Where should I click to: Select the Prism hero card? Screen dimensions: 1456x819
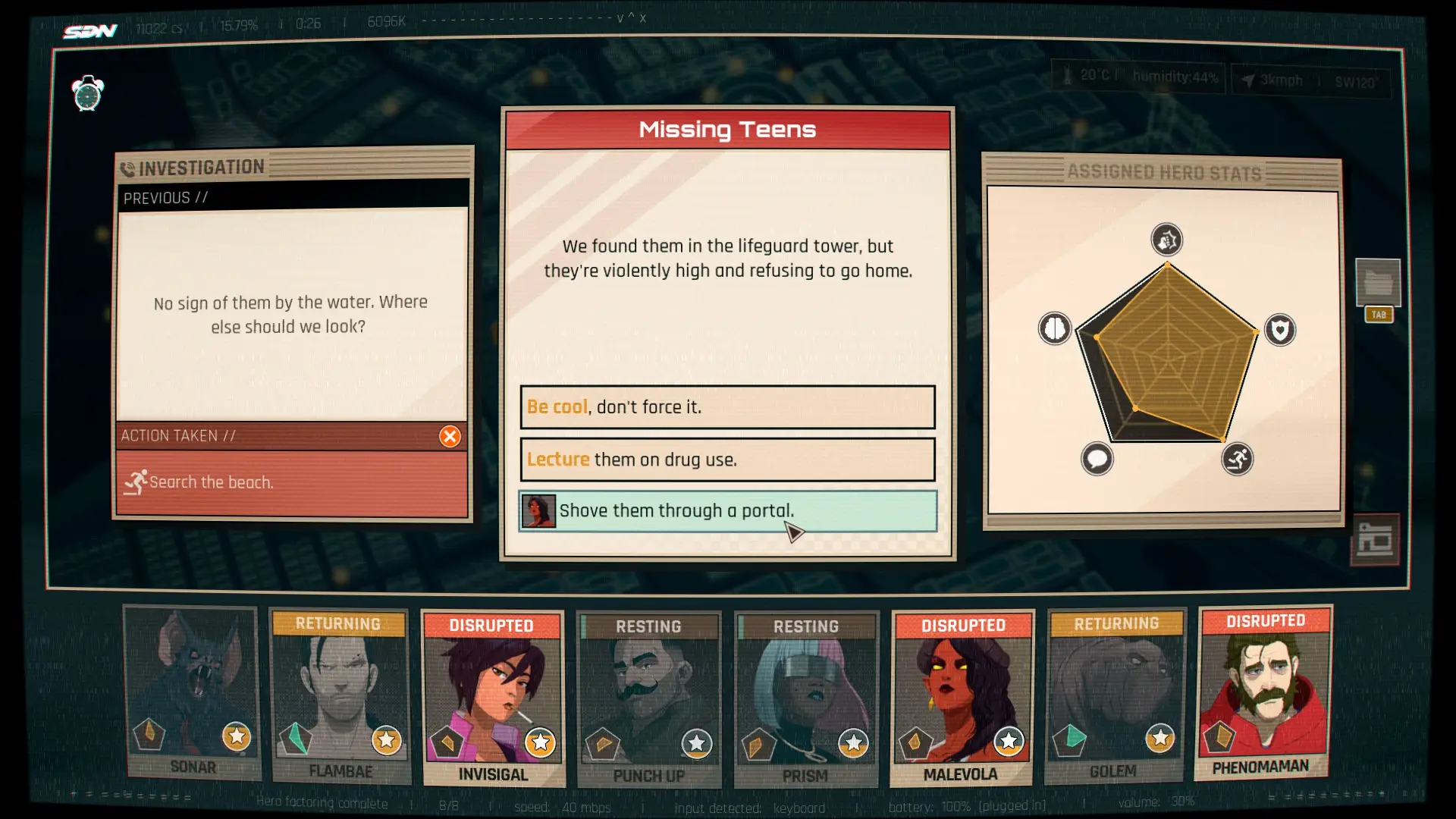[x=805, y=699]
